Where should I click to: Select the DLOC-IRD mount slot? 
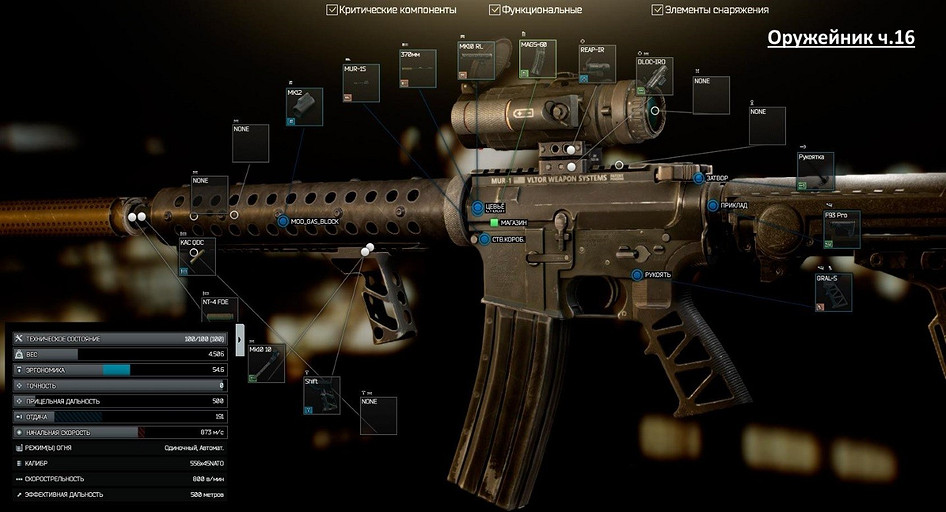click(x=654, y=76)
